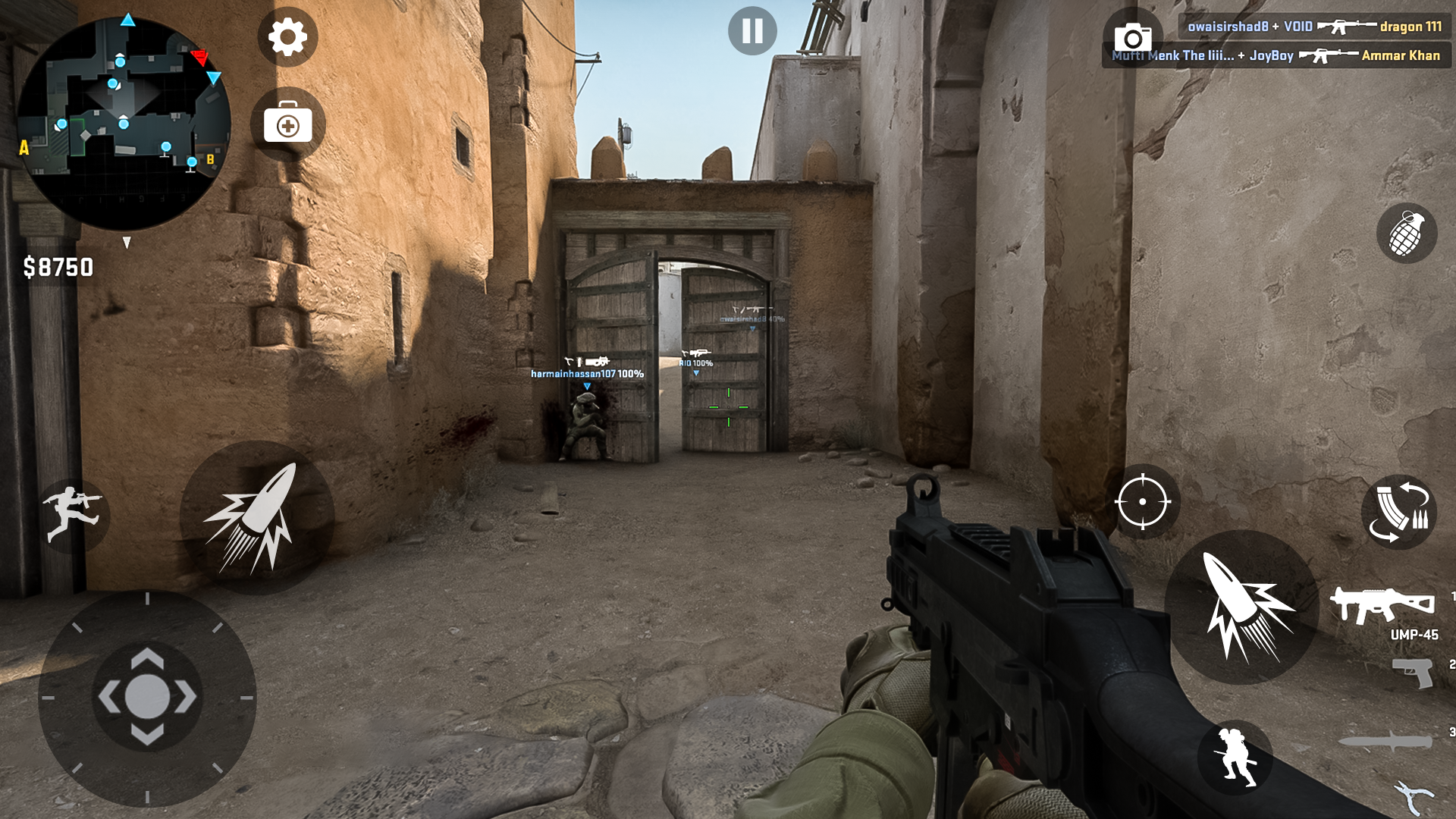The height and width of the screenshot is (819, 1456).
Task: Take a screenshot with the camera icon
Action: coord(1134,36)
